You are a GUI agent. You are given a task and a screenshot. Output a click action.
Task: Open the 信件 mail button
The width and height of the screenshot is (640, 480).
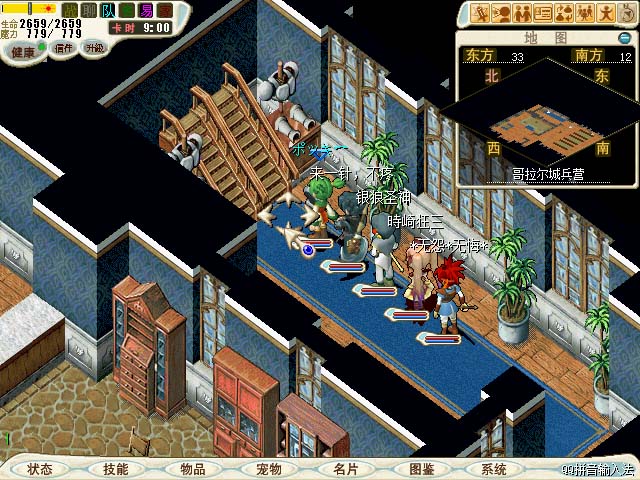[64, 48]
